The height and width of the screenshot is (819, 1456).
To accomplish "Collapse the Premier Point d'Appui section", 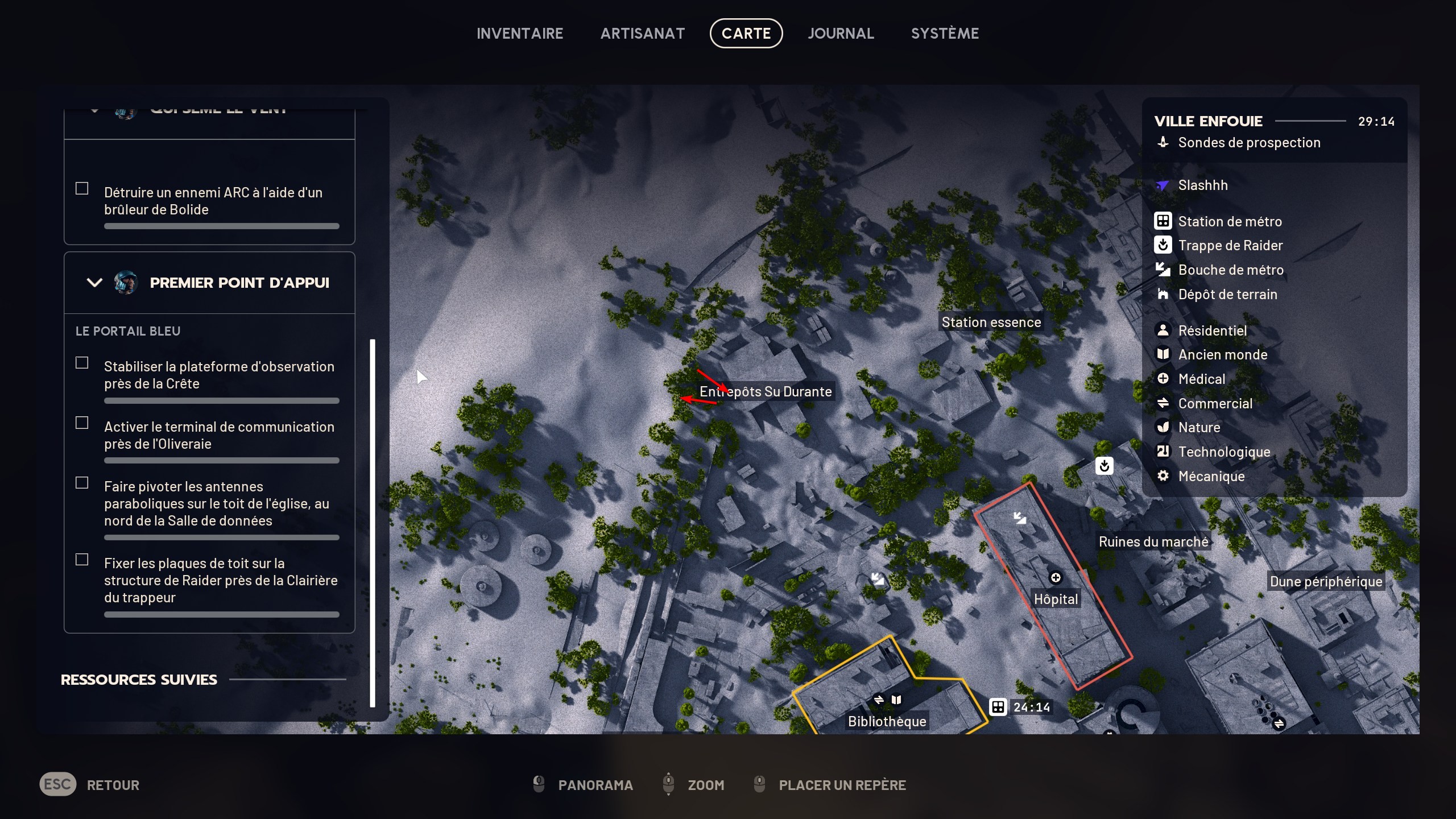I will pyautogui.click(x=94, y=283).
